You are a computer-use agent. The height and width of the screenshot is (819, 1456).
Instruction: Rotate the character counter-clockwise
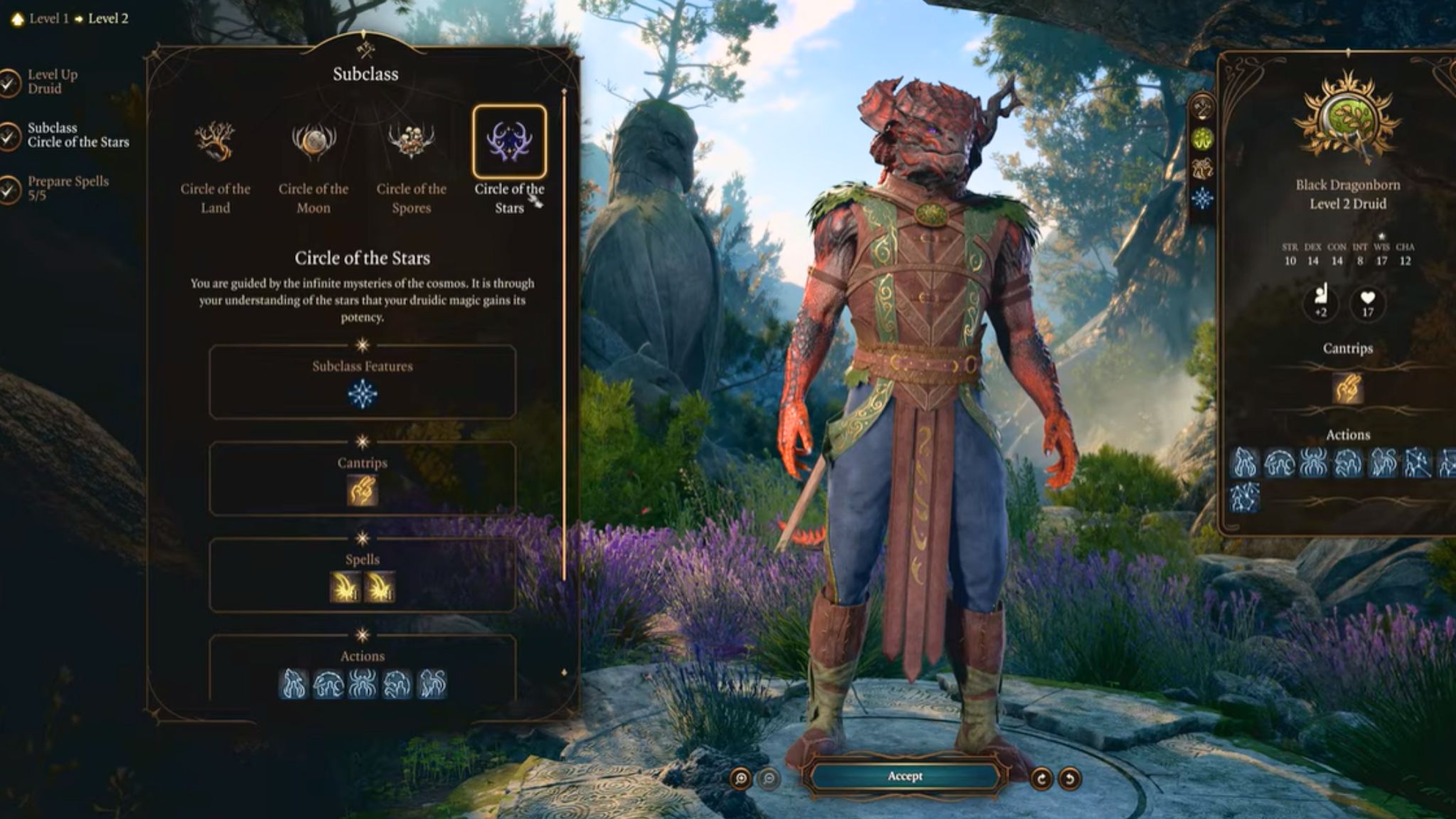(1069, 779)
